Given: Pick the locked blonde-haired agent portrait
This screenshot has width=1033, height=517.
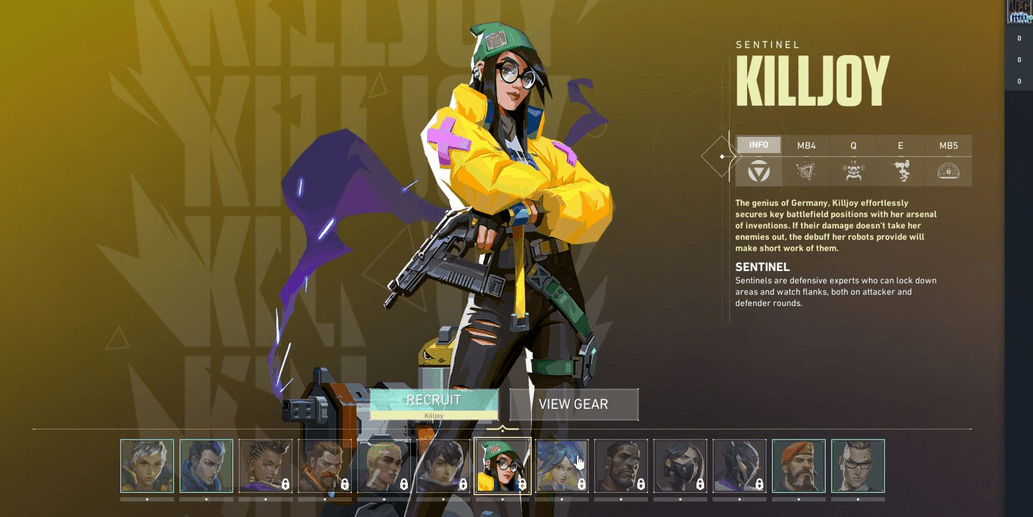Looking at the screenshot, I should pyautogui.click(x=384, y=466).
